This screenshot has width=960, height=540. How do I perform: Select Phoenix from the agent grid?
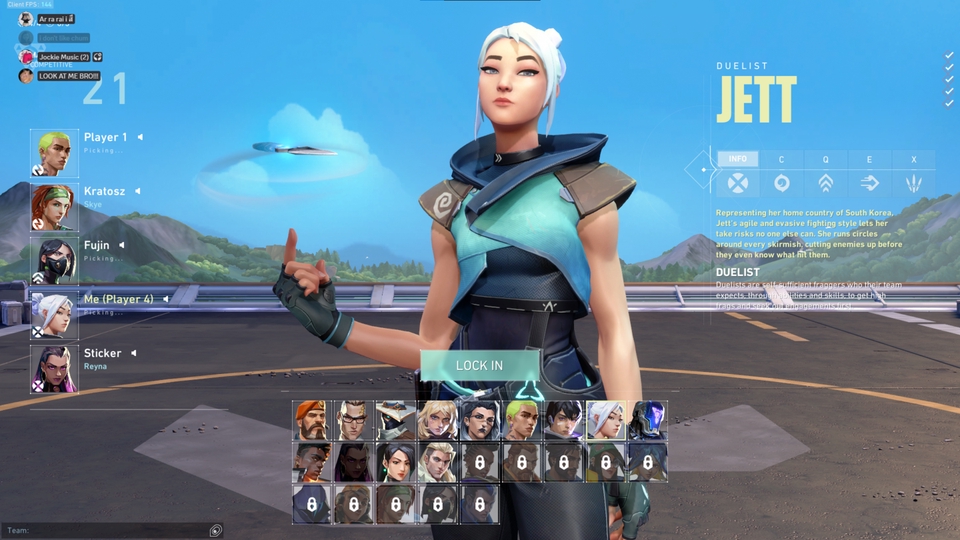[310, 463]
